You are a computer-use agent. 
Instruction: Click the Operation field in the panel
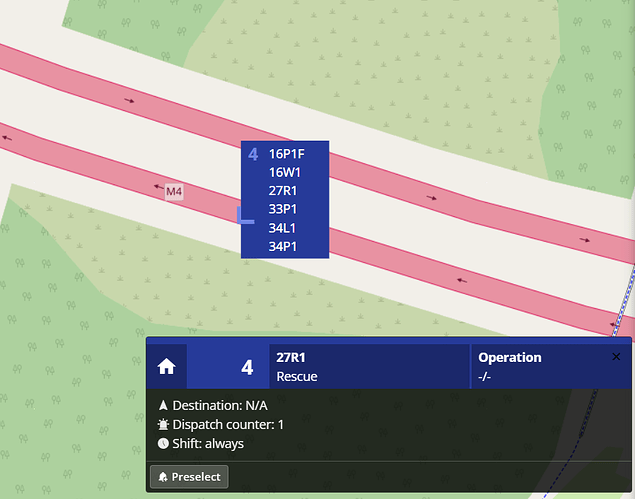click(x=509, y=366)
